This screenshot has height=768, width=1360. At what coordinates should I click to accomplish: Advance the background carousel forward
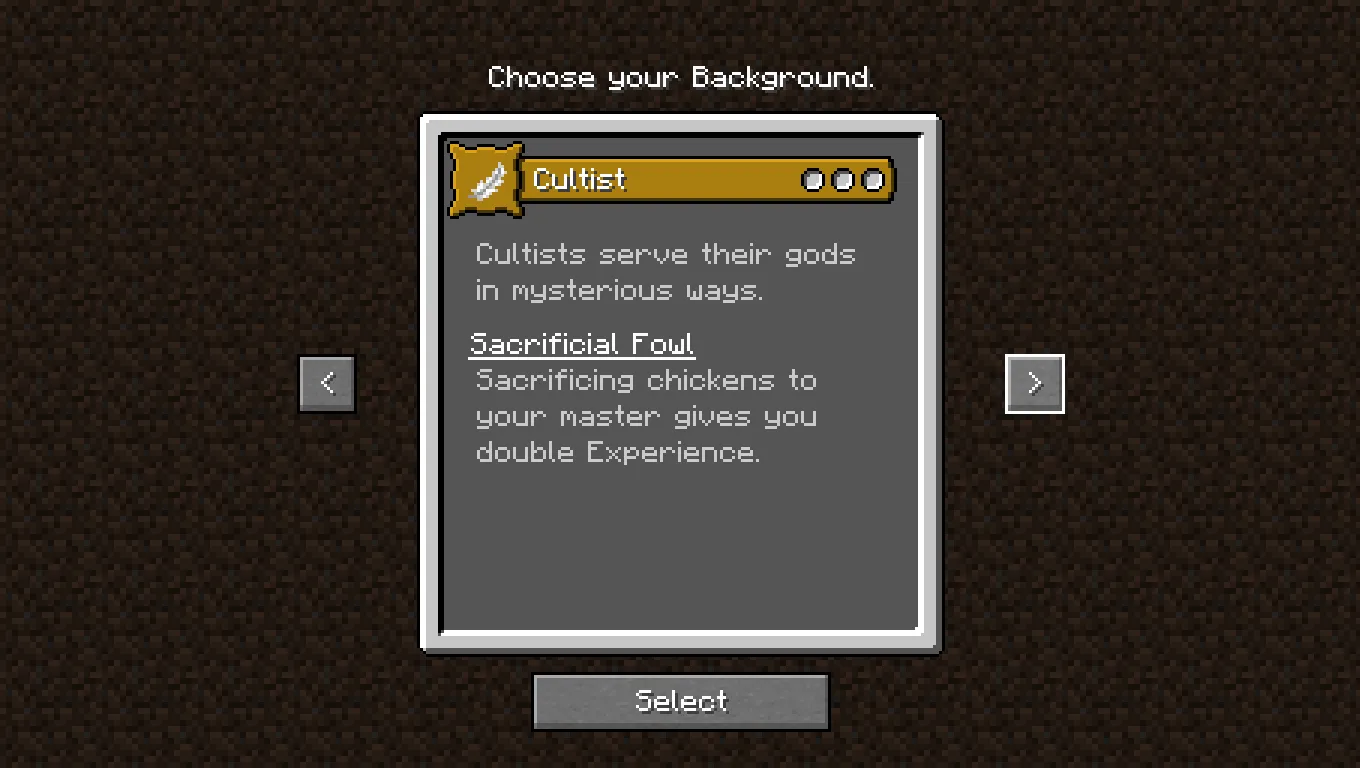pos(1034,384)
